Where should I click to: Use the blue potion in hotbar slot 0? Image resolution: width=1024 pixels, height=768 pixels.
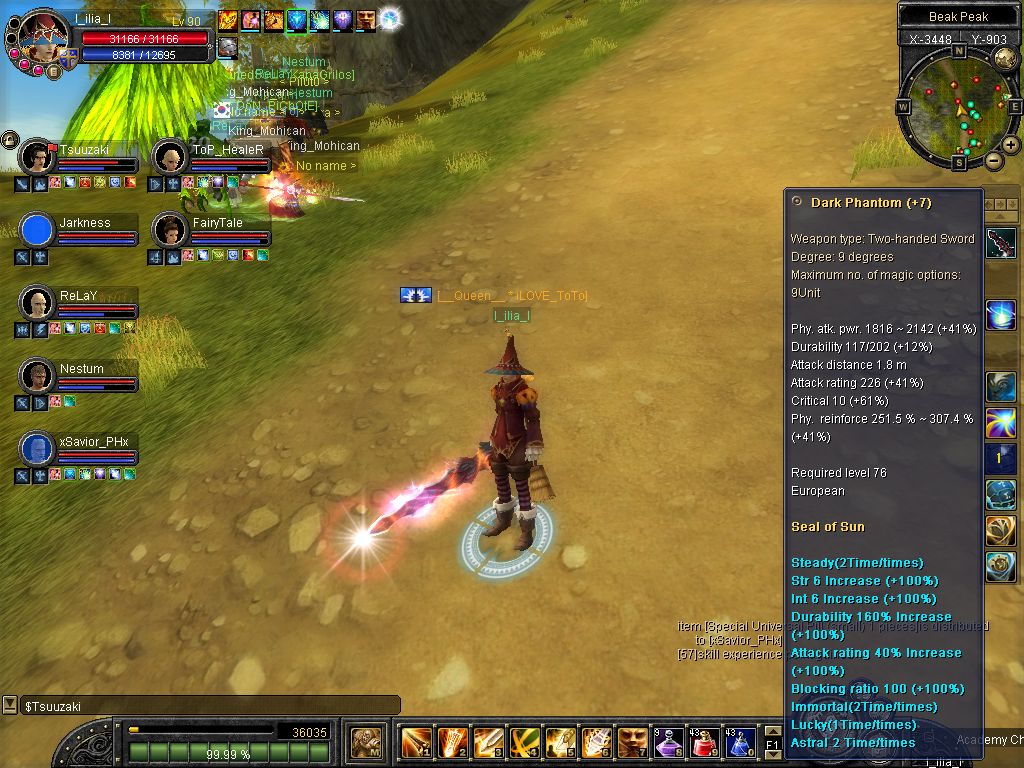(741, 743)
